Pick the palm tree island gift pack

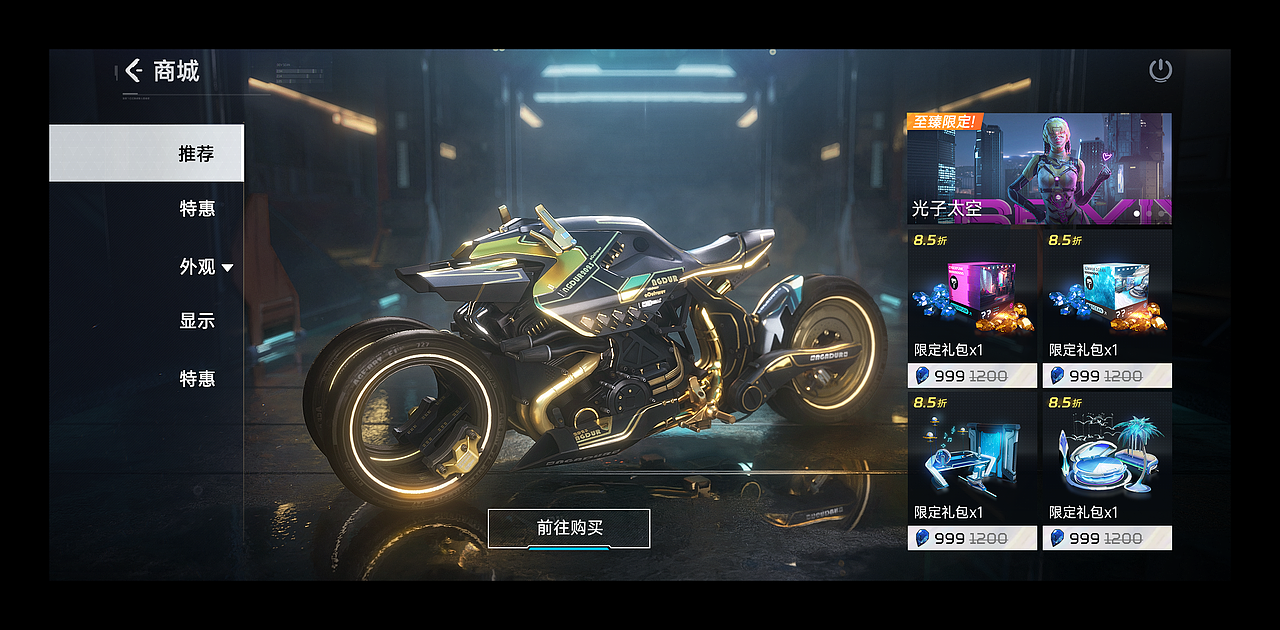point(1107,469)
